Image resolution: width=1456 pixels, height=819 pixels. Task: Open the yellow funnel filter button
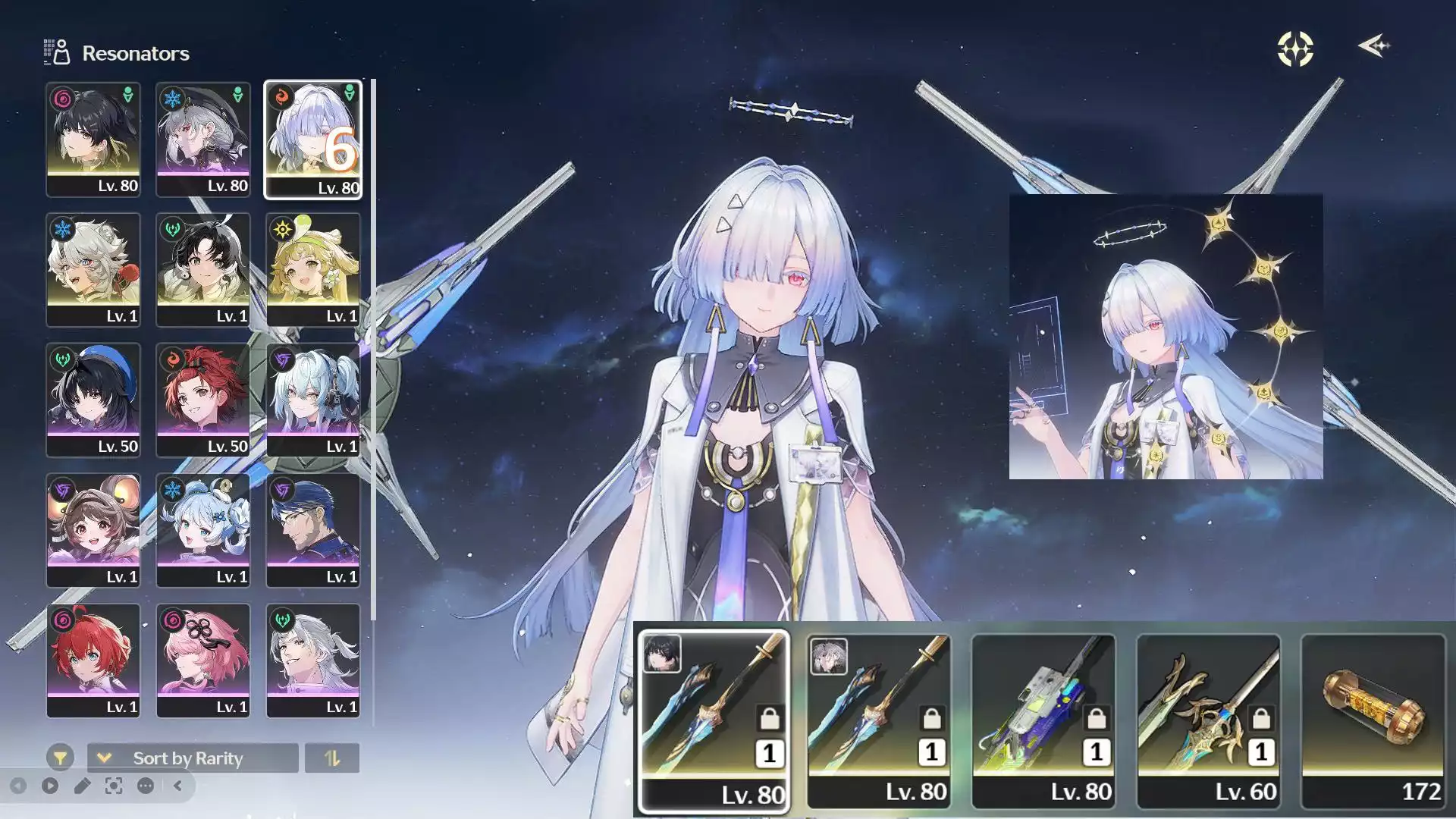click(x=60, y=758)
